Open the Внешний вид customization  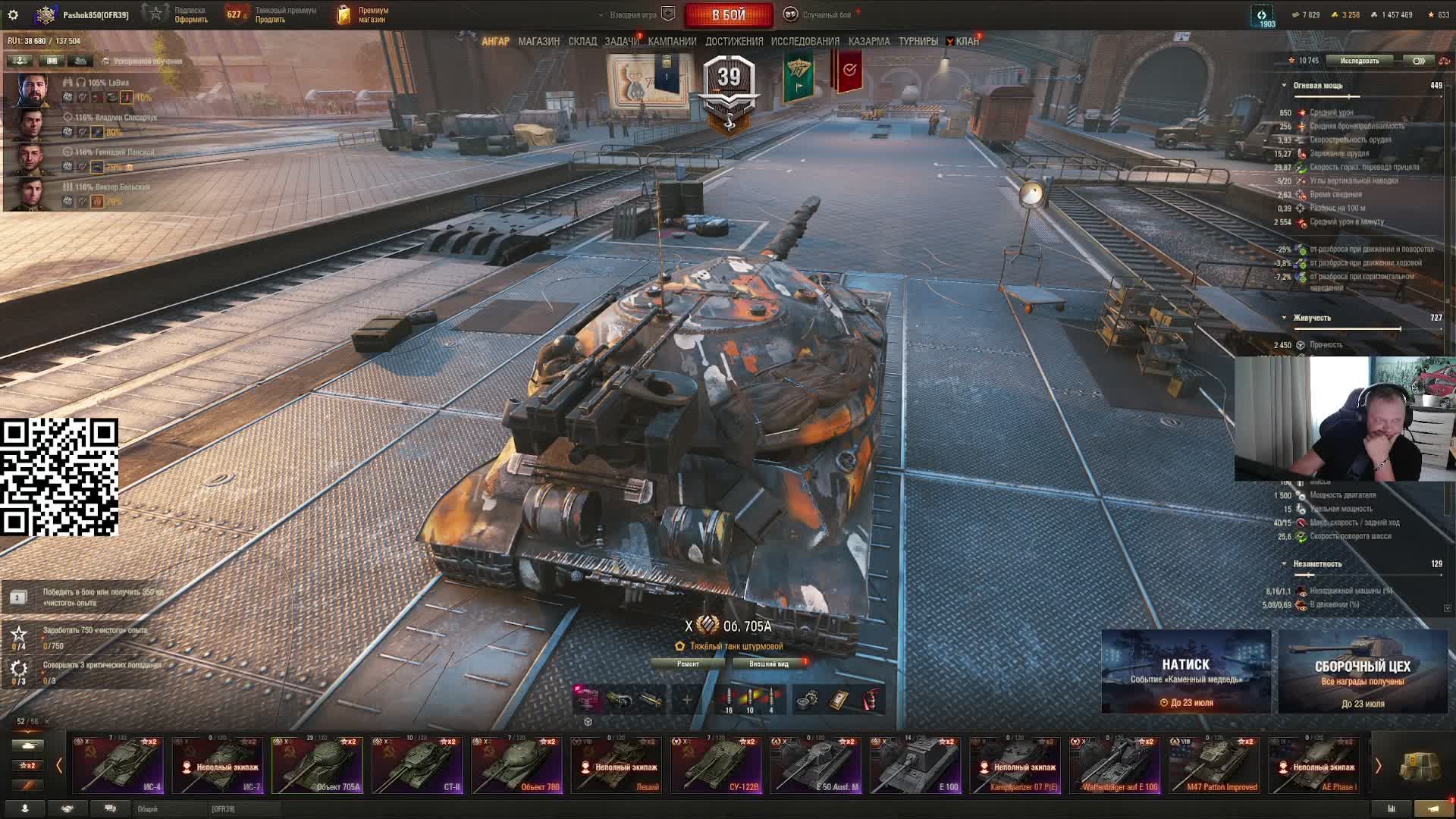[x=769, y=664]
